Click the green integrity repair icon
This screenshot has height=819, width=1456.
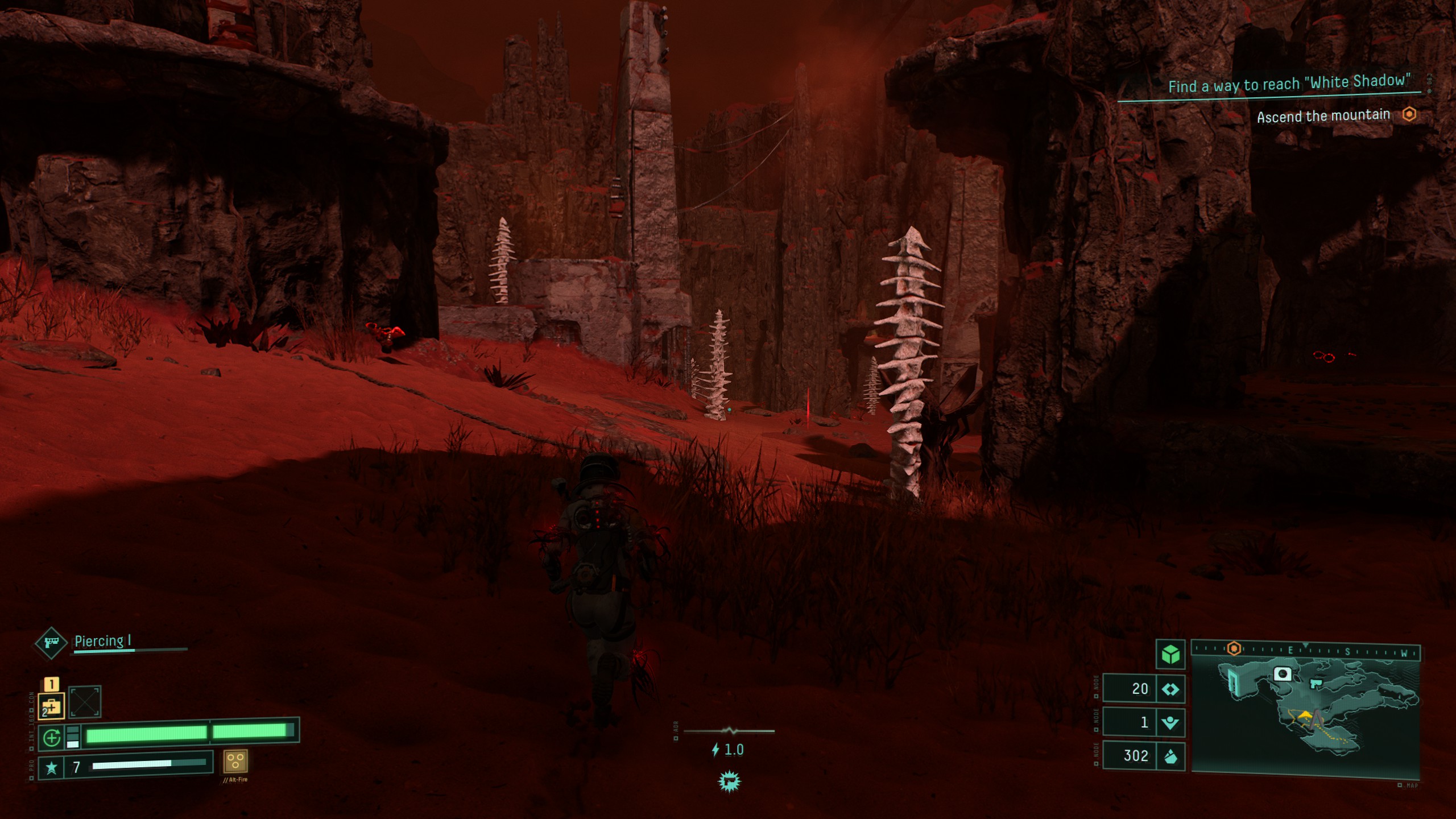[52, 738]
